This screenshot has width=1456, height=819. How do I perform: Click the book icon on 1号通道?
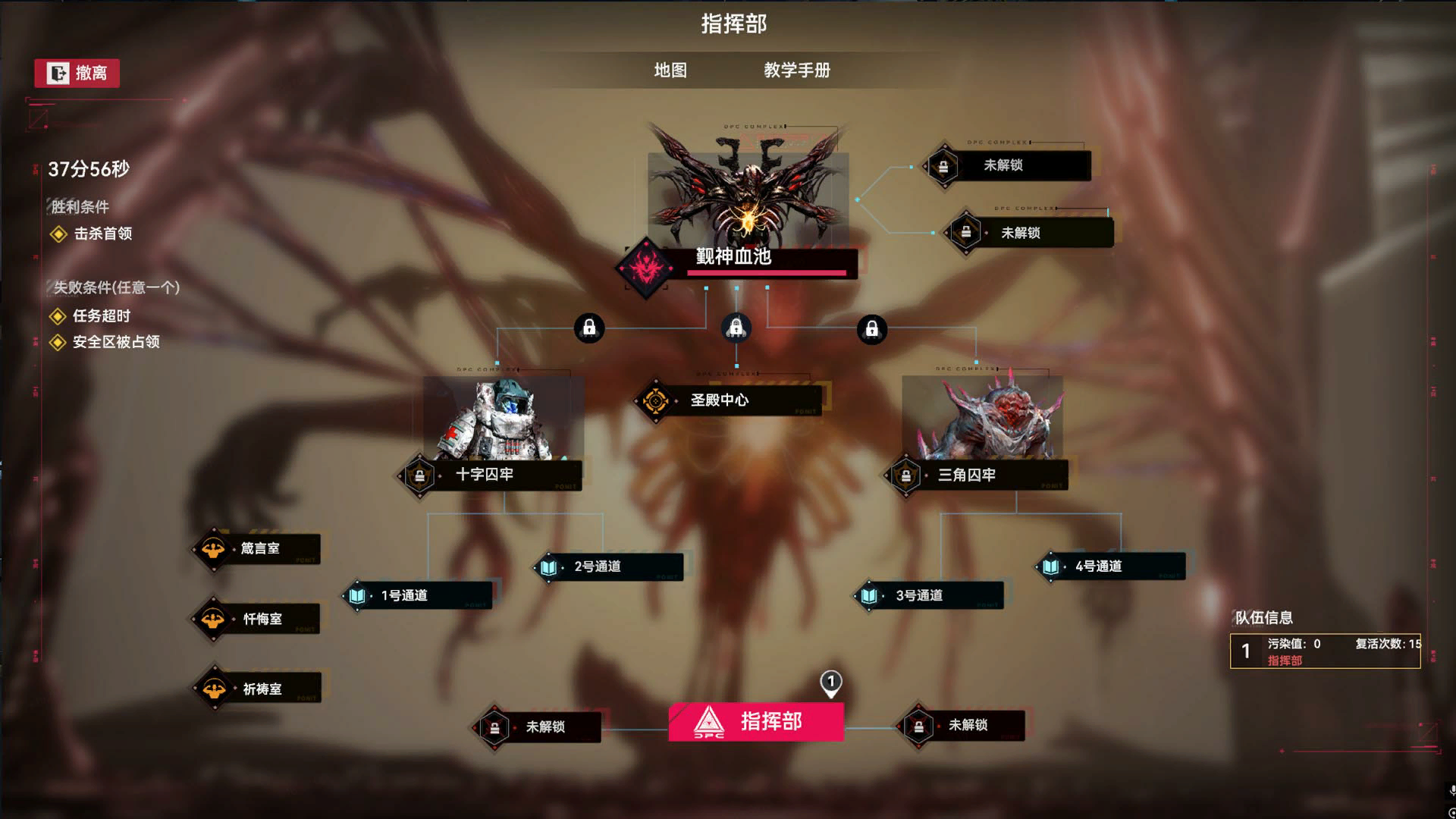[358, 596]
